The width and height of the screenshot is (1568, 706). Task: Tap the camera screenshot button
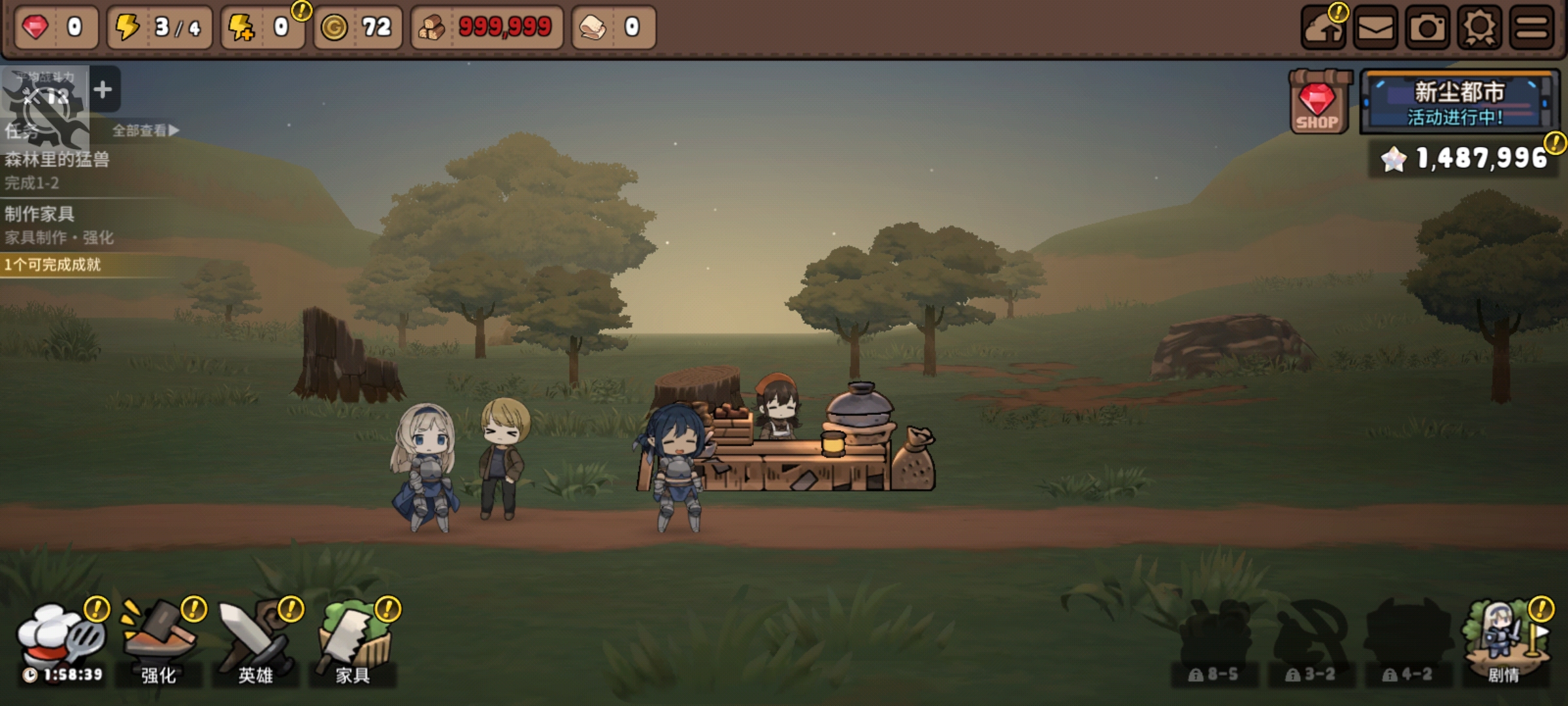[x=1428, y=28]
